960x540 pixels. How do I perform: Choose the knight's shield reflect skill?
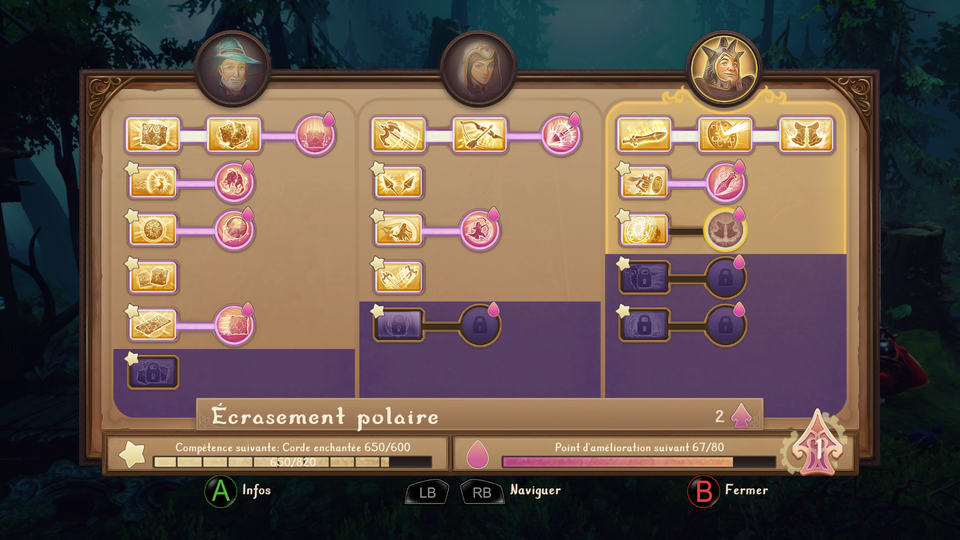[725, 135]
